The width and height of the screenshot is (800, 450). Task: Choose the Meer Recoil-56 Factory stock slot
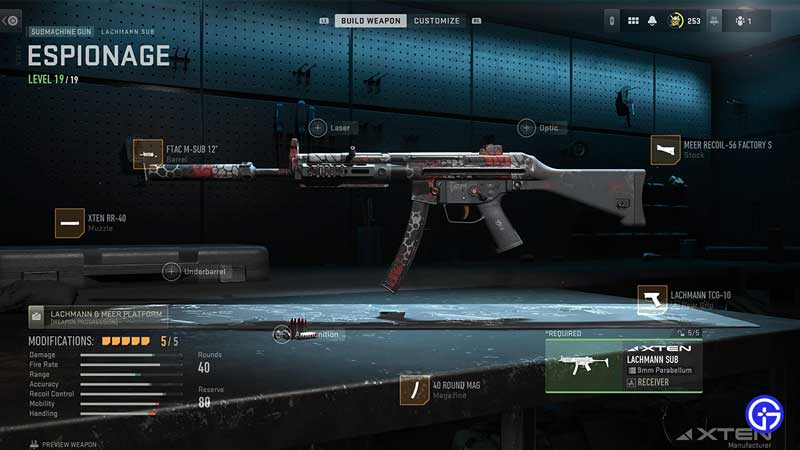[x=665, y=150]
